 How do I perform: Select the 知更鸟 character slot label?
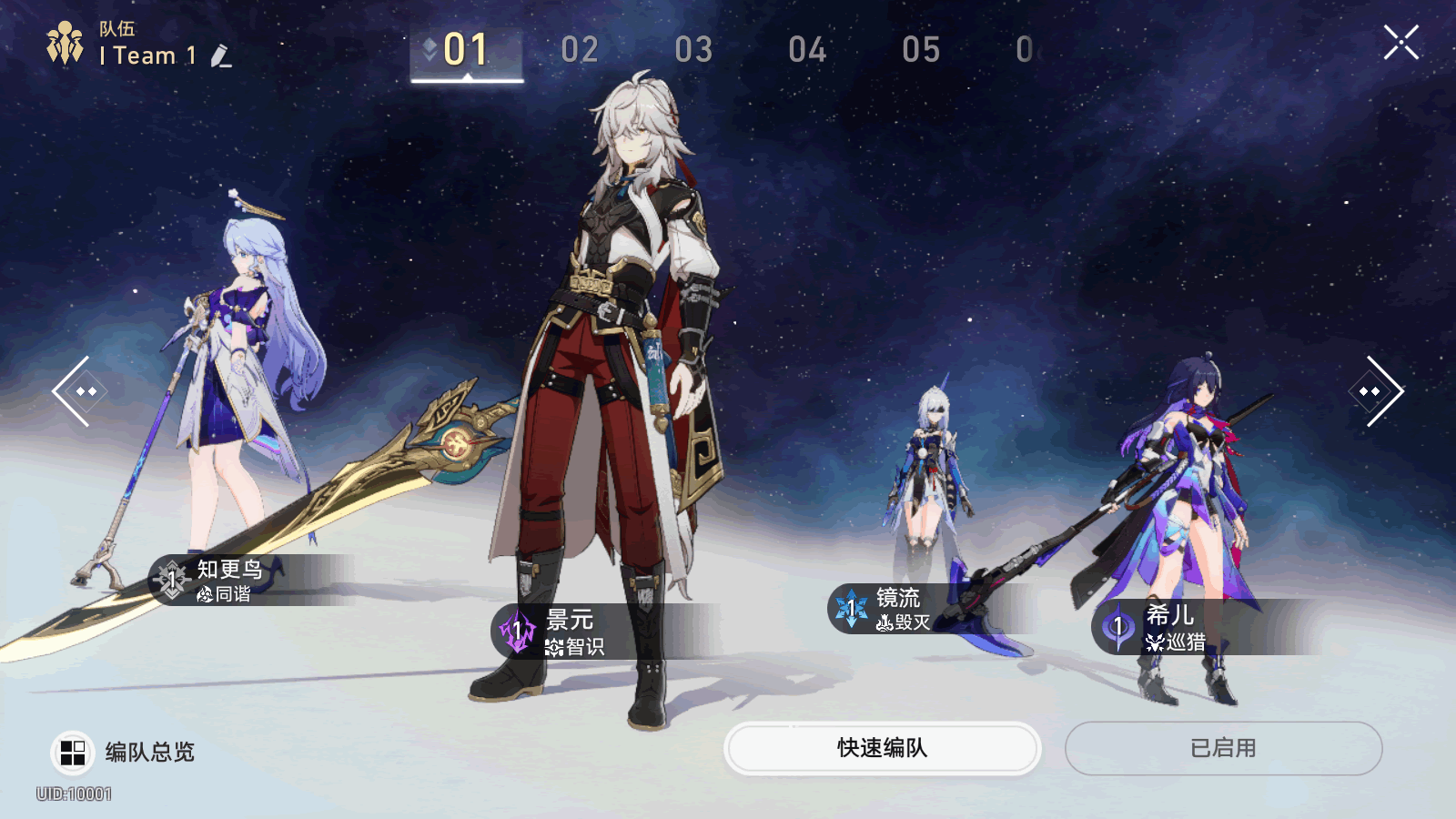[229, 580]
